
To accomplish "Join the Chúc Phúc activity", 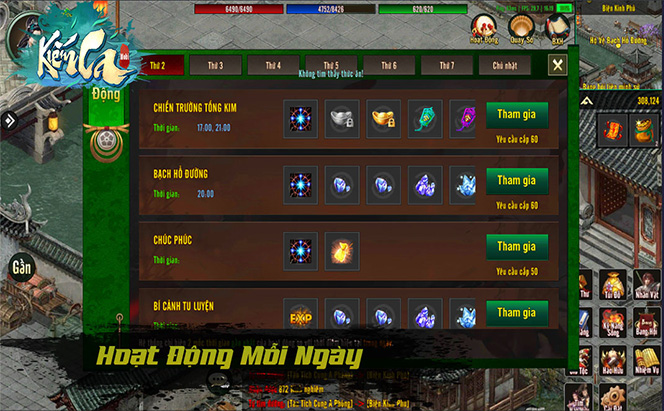I will click(517, 247).
